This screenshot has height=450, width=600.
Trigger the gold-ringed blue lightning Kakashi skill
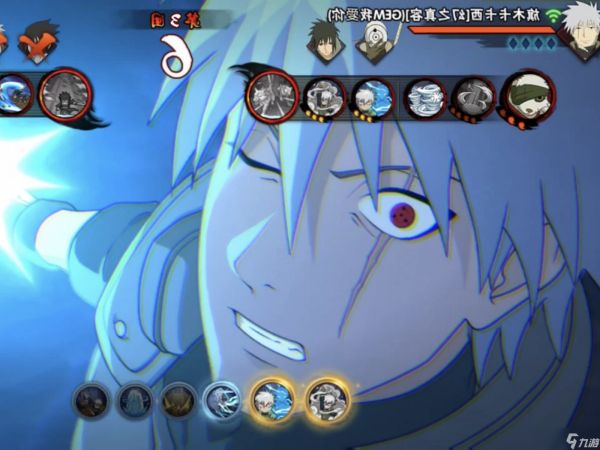click(272, 399)
